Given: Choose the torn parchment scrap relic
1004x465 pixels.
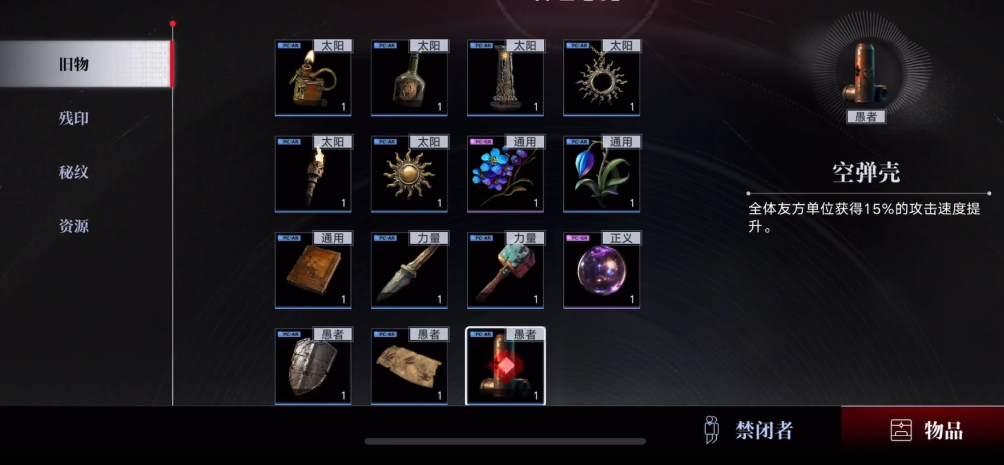Looking at the screenshot, I should click(409, 367).
